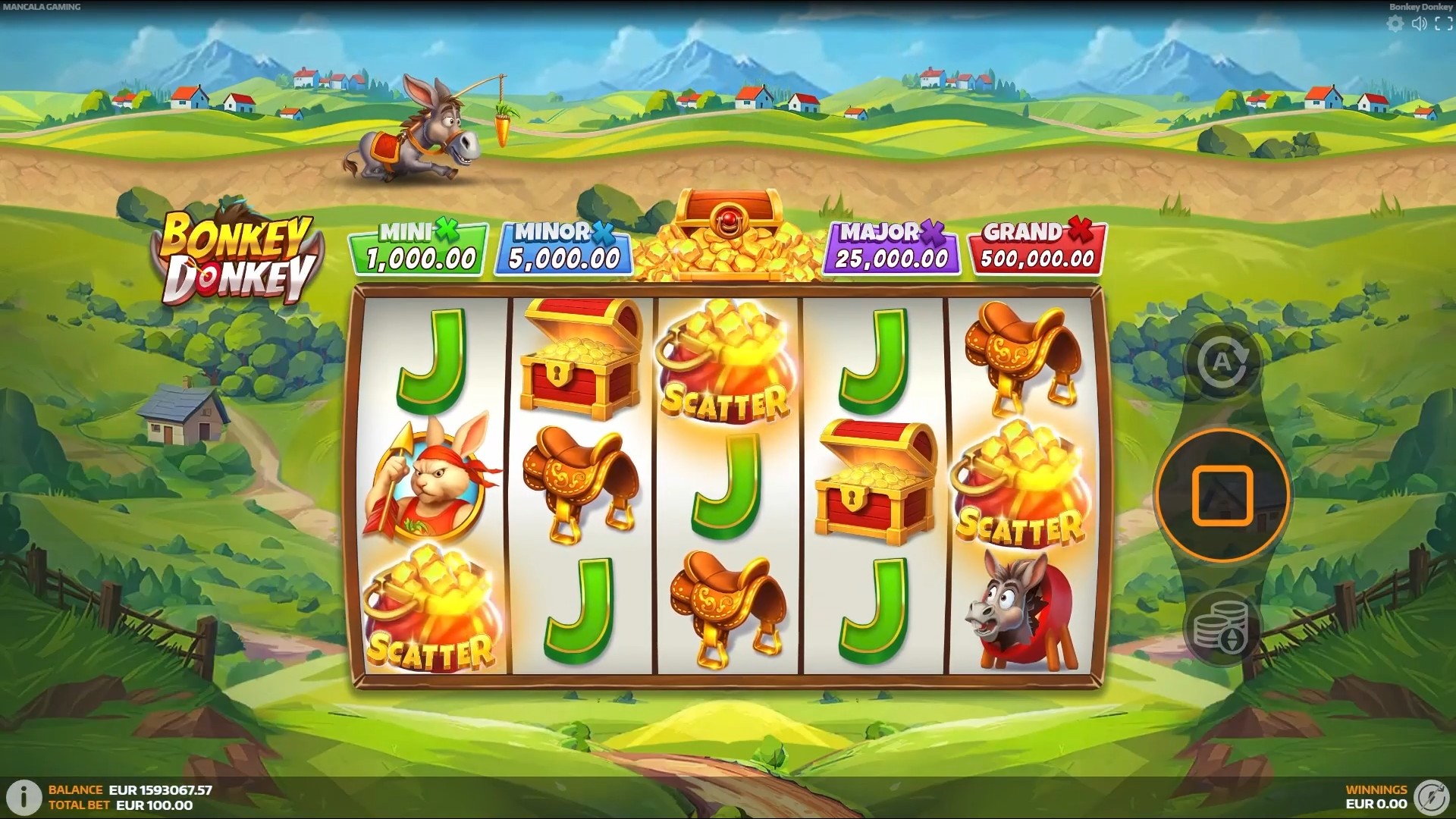Viewport: 1456px width, 819px height.
Task: Open the BALANCE display details
Action: point(121,790)
